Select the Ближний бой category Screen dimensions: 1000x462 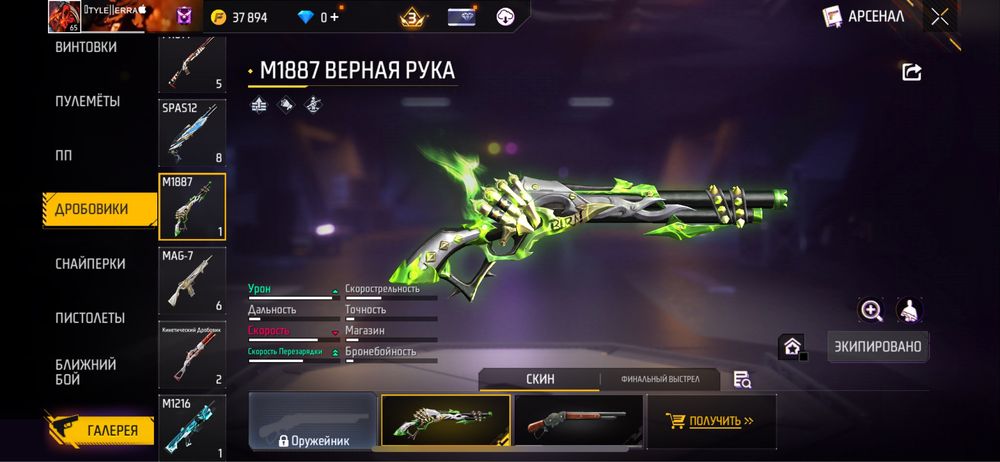click(86, 371)
